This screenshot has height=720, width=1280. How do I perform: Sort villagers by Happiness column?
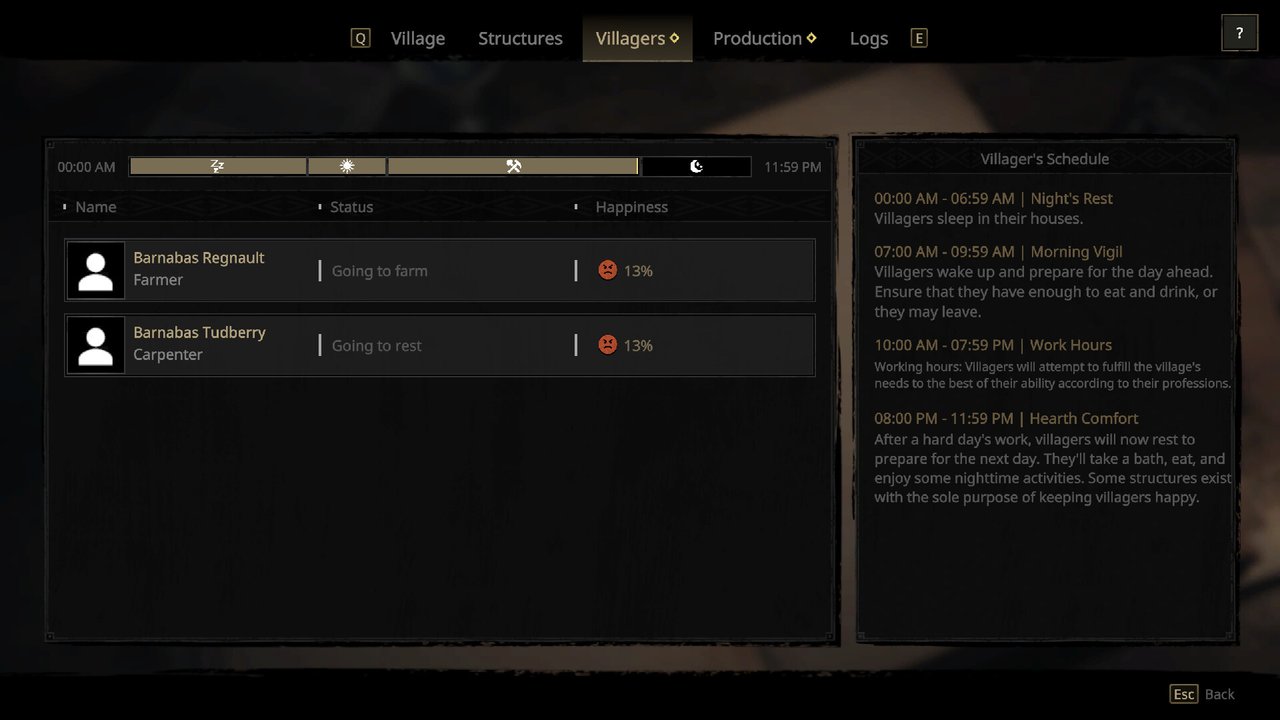coord(631,207)
